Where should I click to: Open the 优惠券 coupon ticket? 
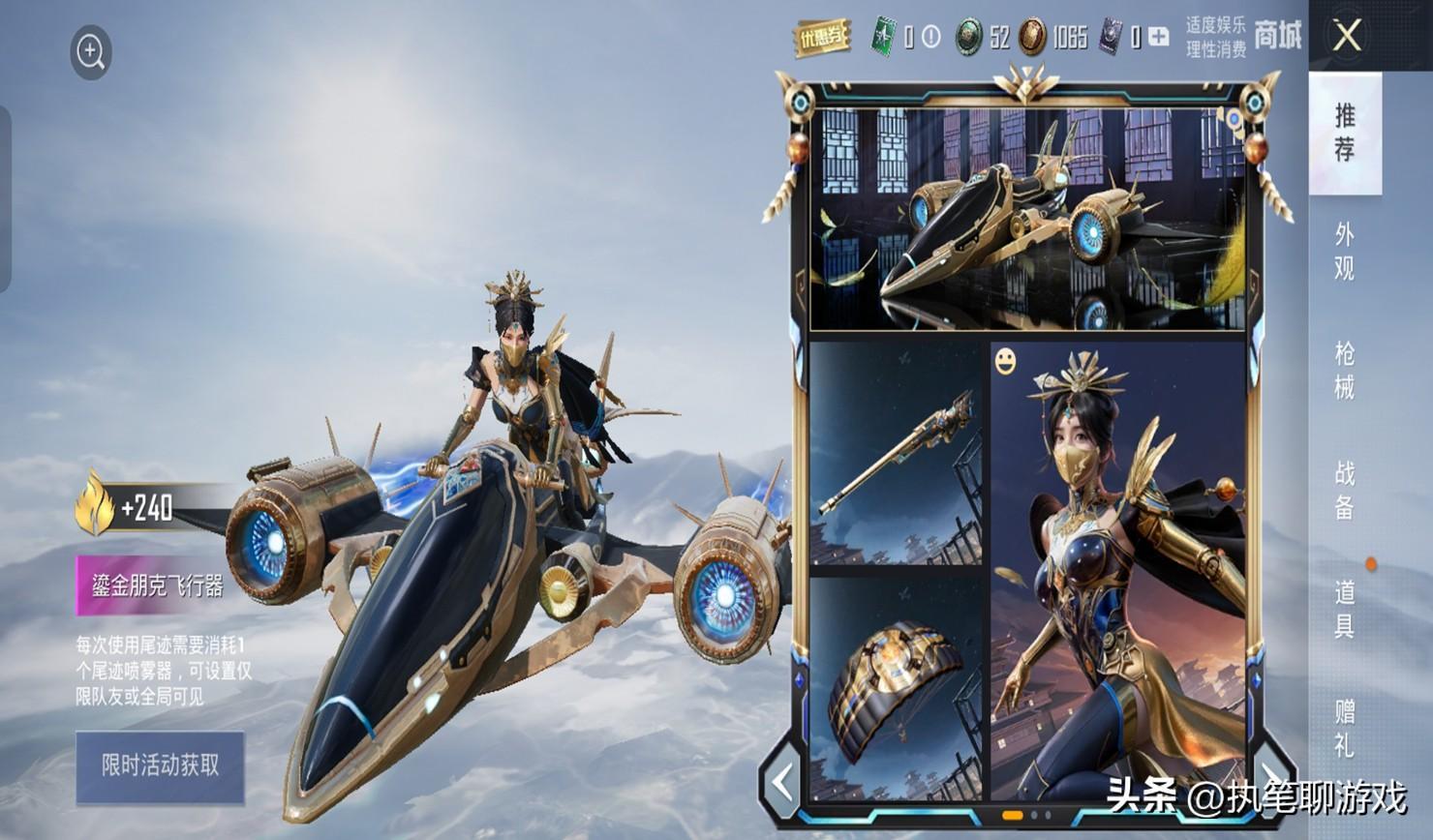[x=822, y=38]
